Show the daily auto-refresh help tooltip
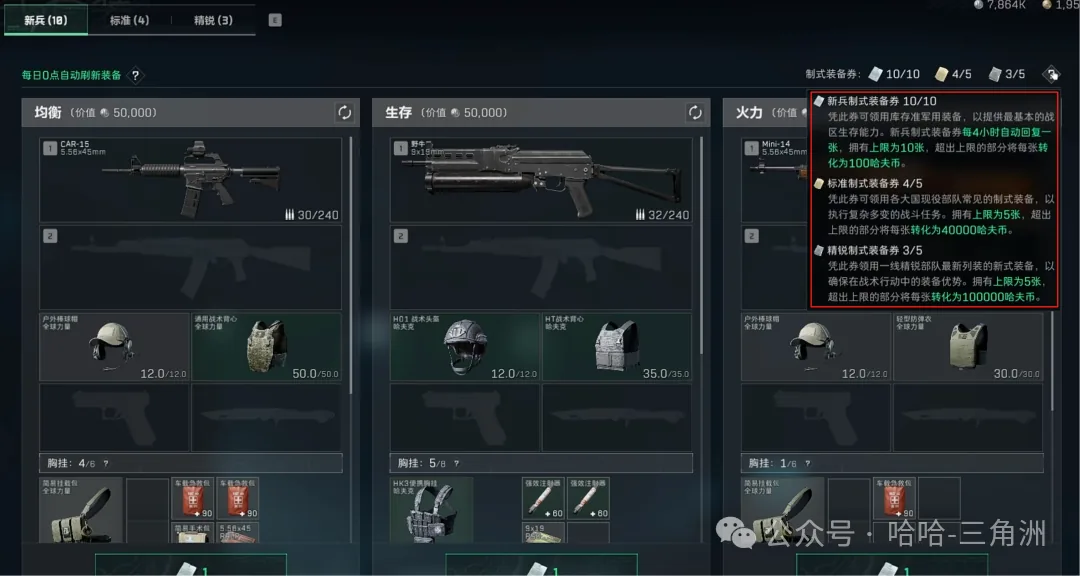The width and height of the screenshot is (1080, 576). [136, 75]
